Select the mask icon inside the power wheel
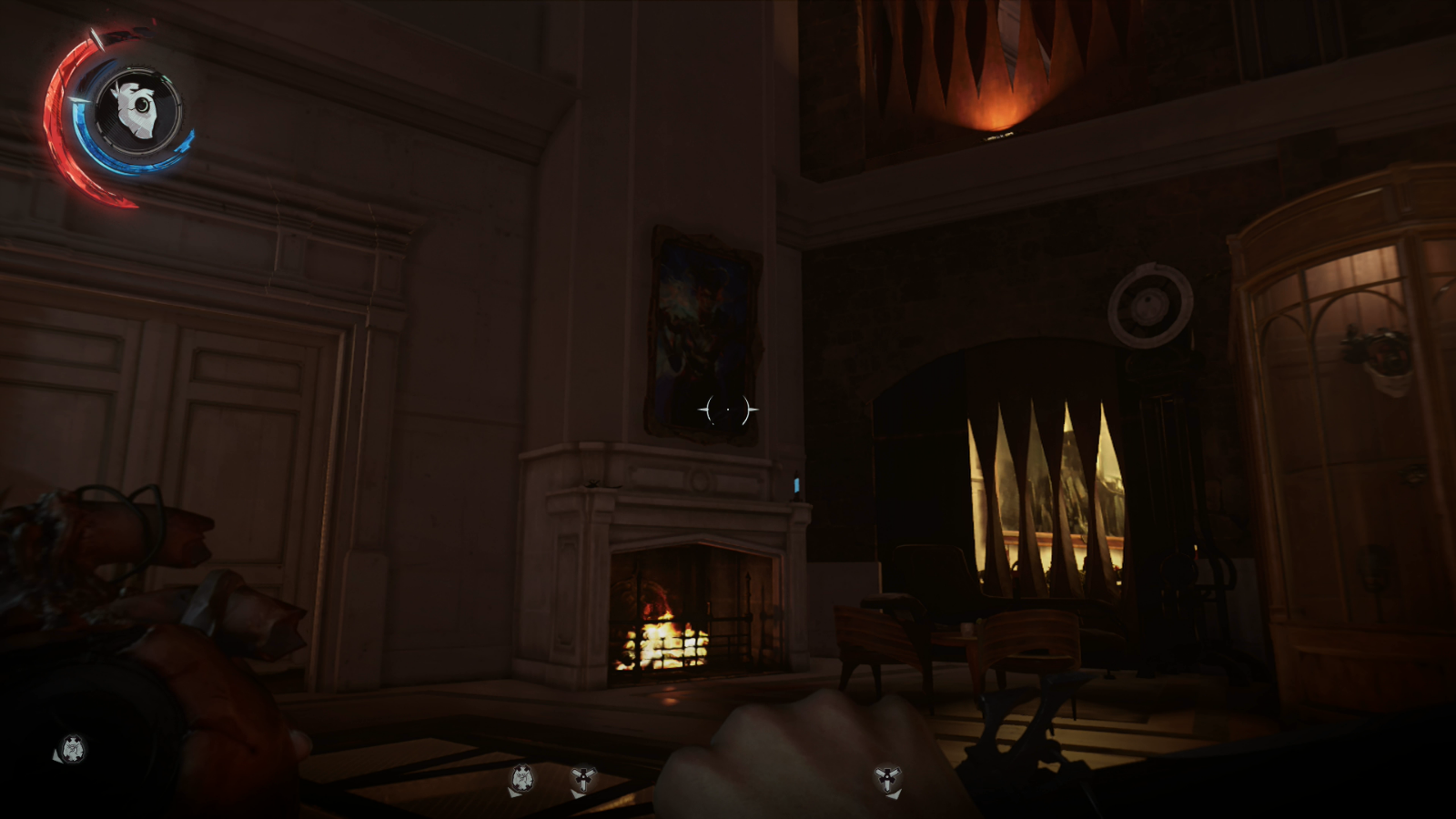The width and height of the screenshot is (1456, 819). [x=137, y=108]
